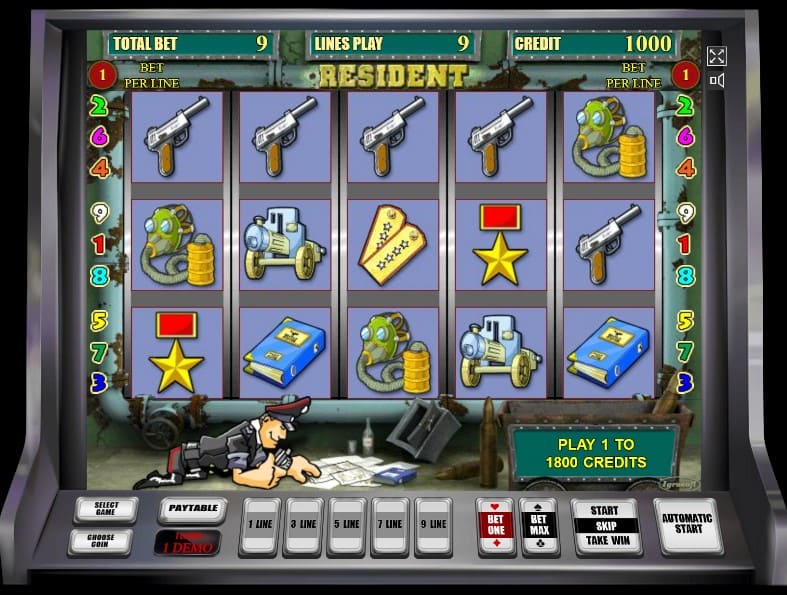The width and height of the screenshot is (787, 595).
Task: Enable Automatic Start
Action: coord(688,524)
